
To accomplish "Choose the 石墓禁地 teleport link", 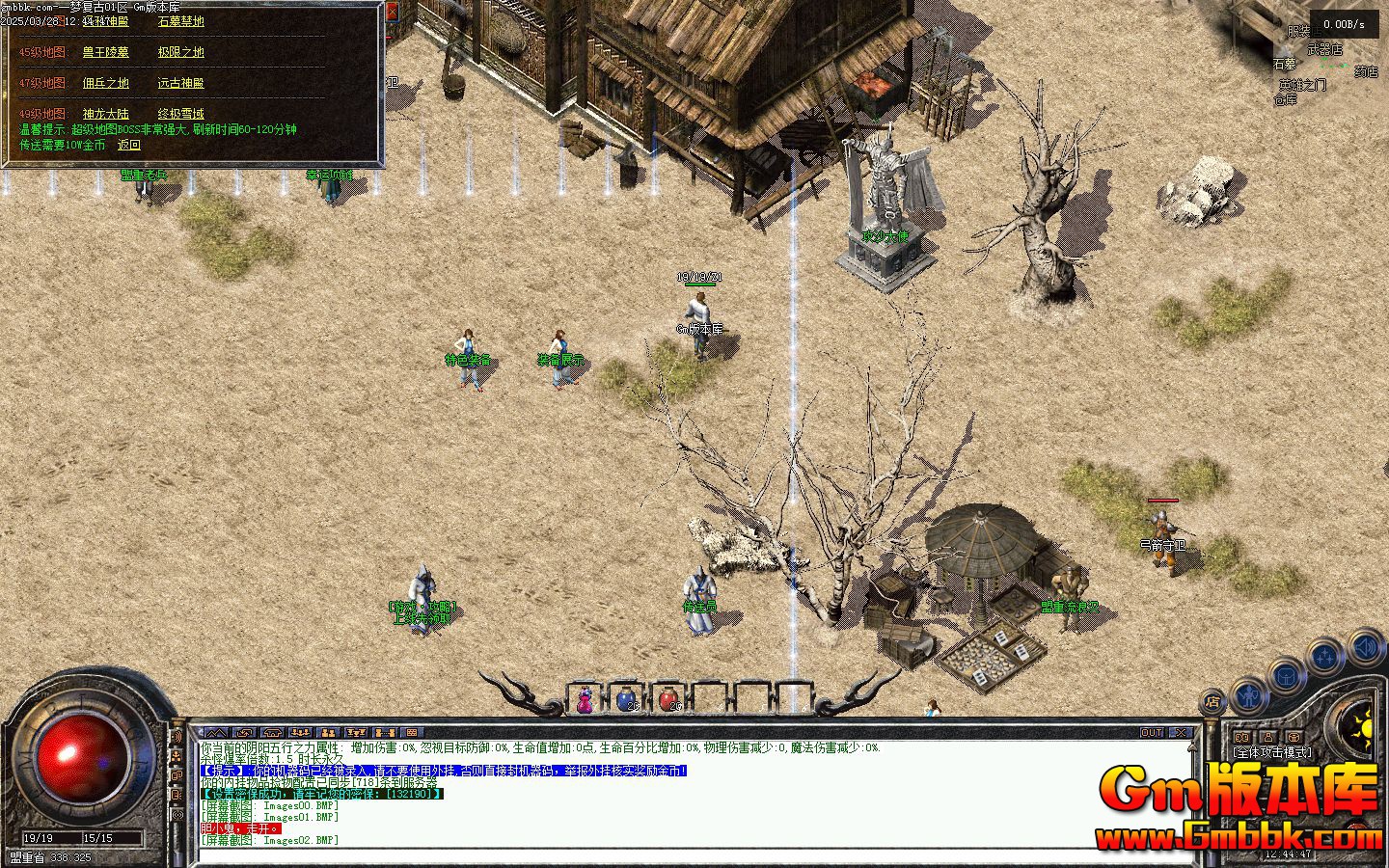I will pyautogui.click(x=180, y=21).
